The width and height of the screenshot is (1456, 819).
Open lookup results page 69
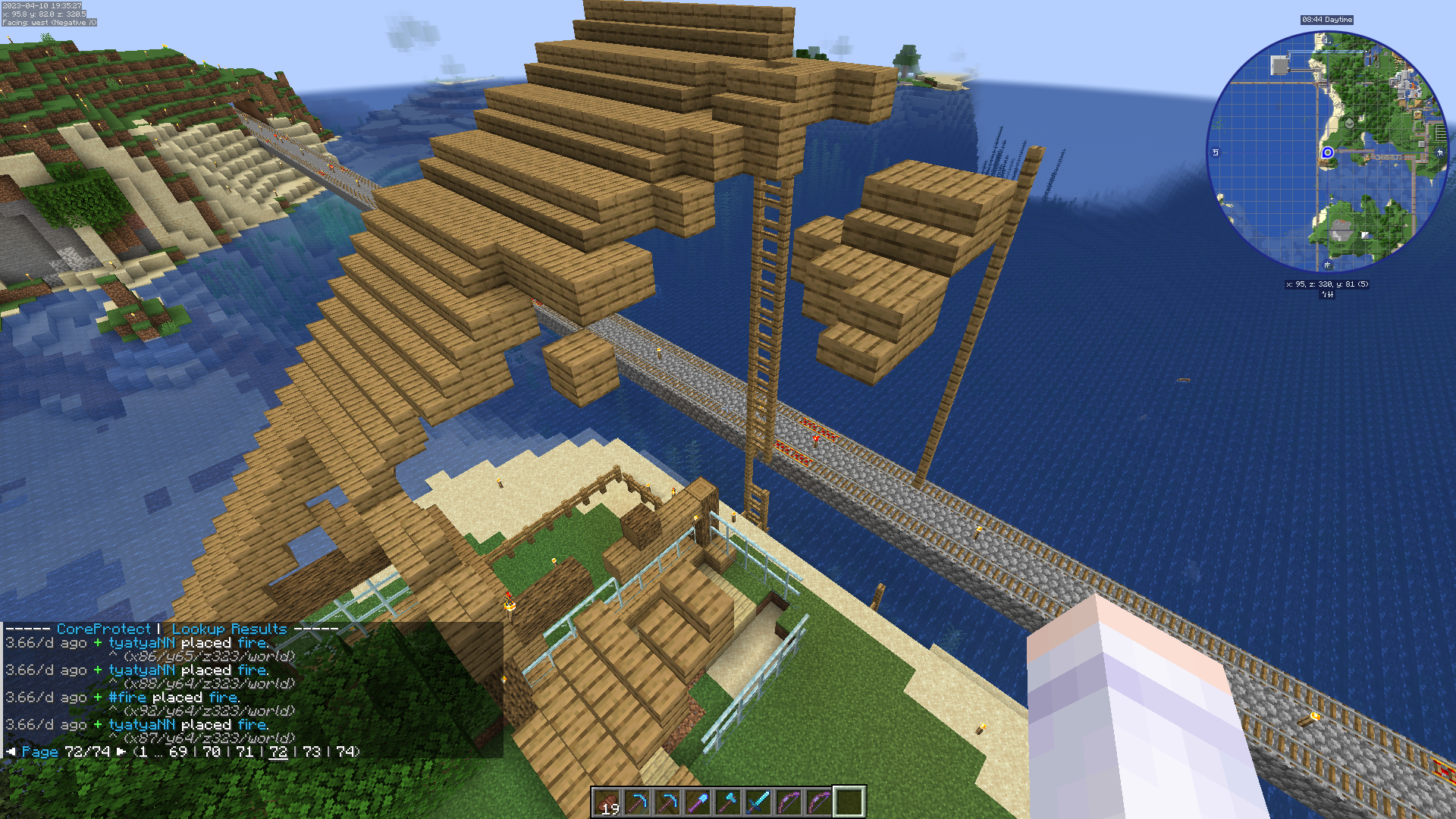178,752
